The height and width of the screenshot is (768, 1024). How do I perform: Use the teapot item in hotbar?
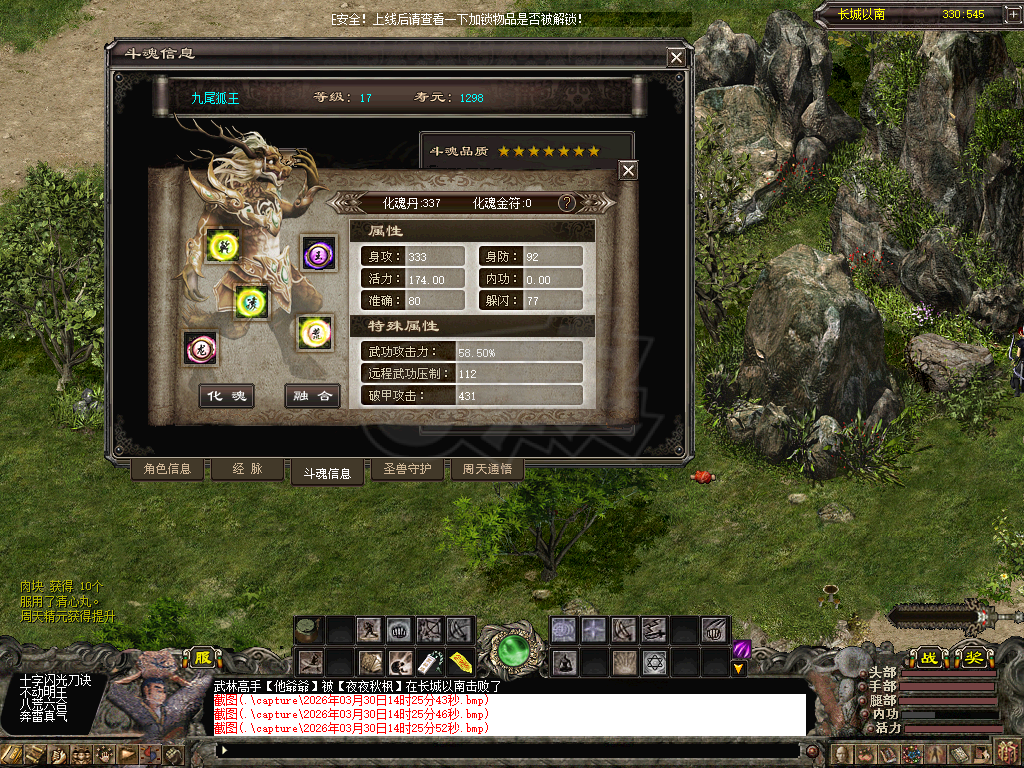309,630
